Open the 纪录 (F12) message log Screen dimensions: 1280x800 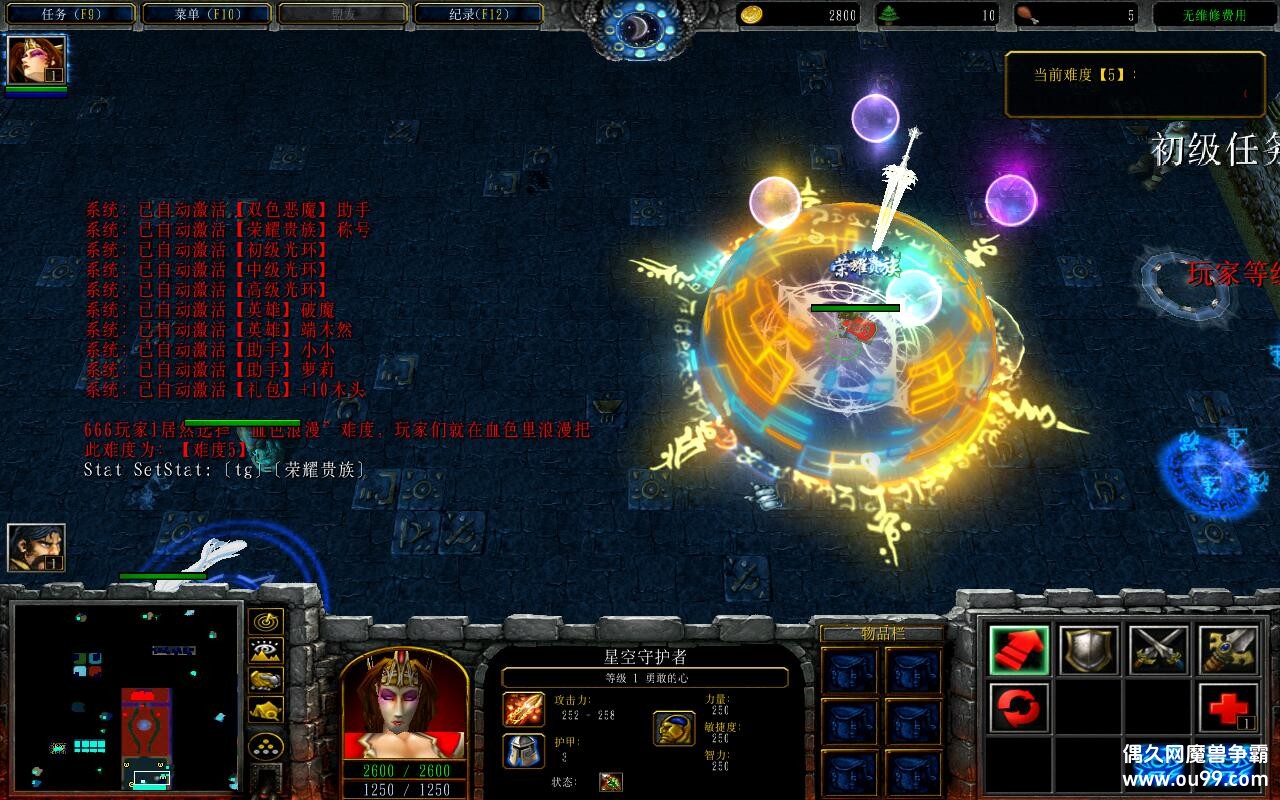pos(478,14)
